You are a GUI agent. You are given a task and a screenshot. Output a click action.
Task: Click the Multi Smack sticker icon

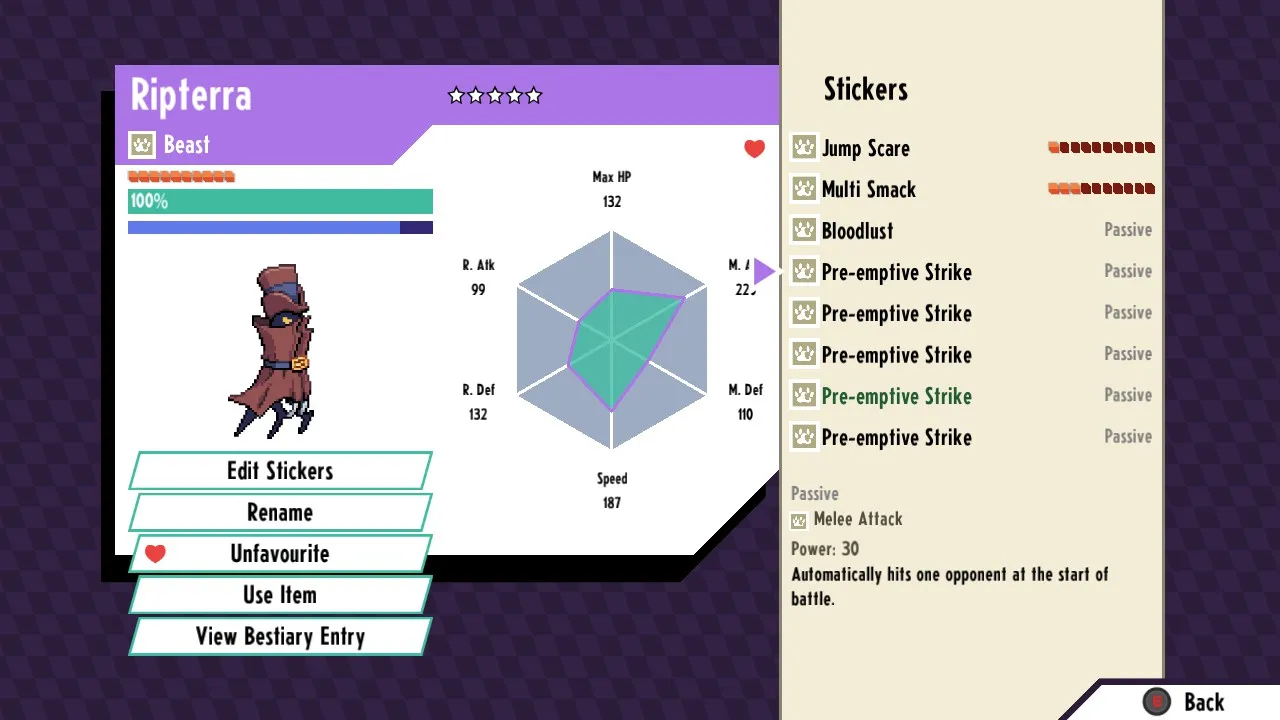point(802,189)
